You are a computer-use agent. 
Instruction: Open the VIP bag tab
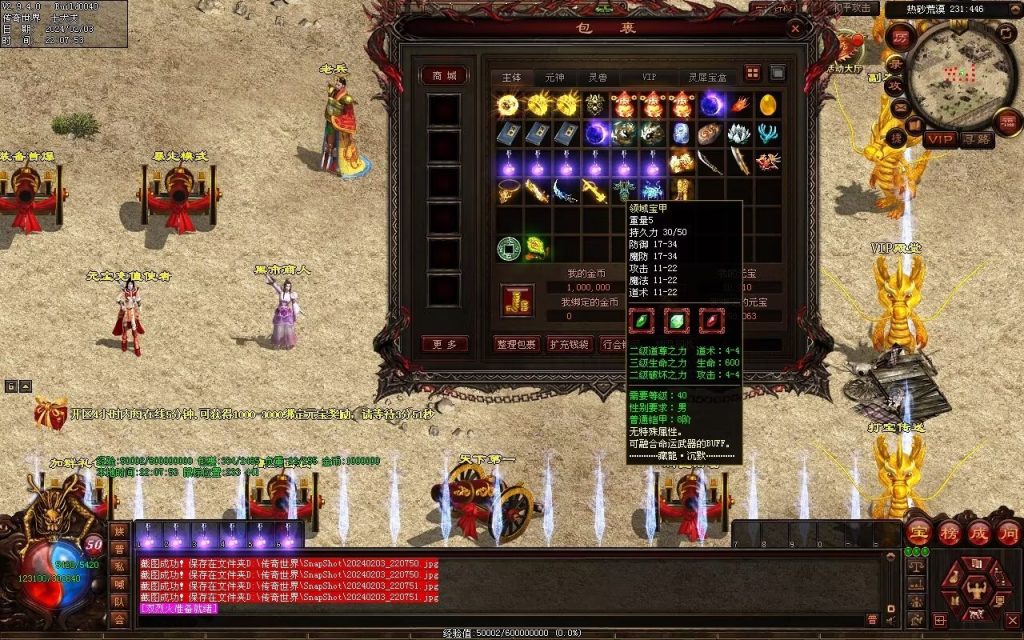649,77
